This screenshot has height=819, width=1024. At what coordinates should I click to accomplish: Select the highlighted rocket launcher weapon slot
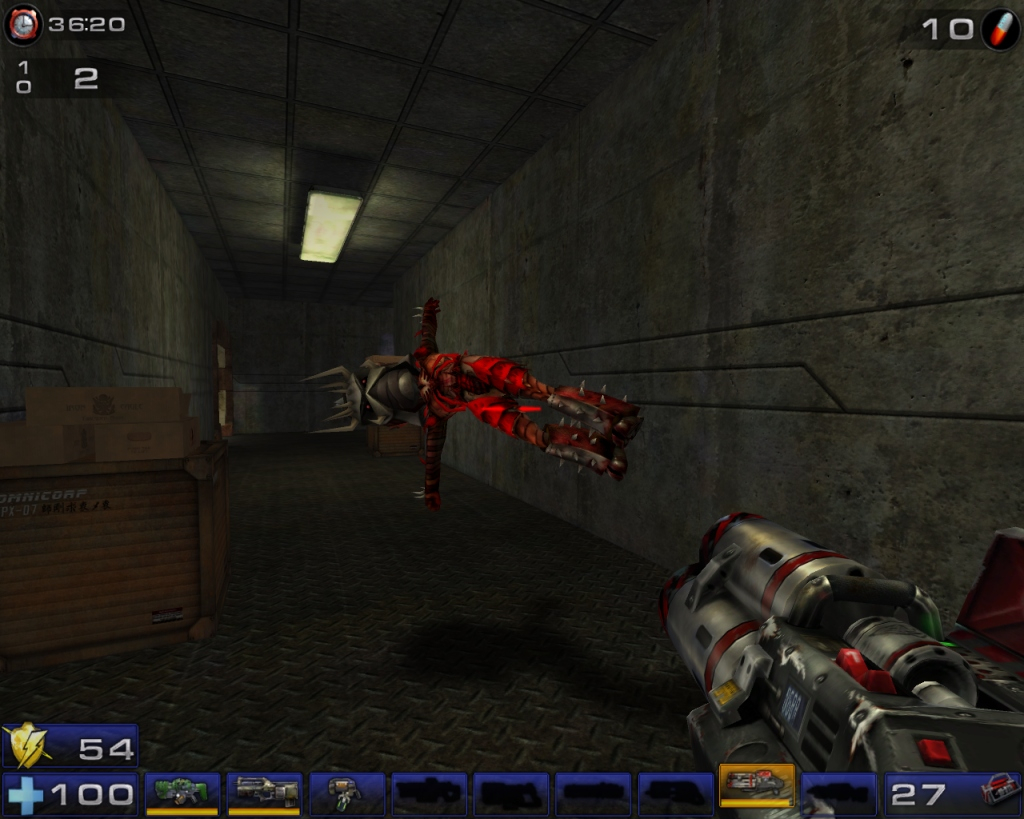tap(756, 787)
